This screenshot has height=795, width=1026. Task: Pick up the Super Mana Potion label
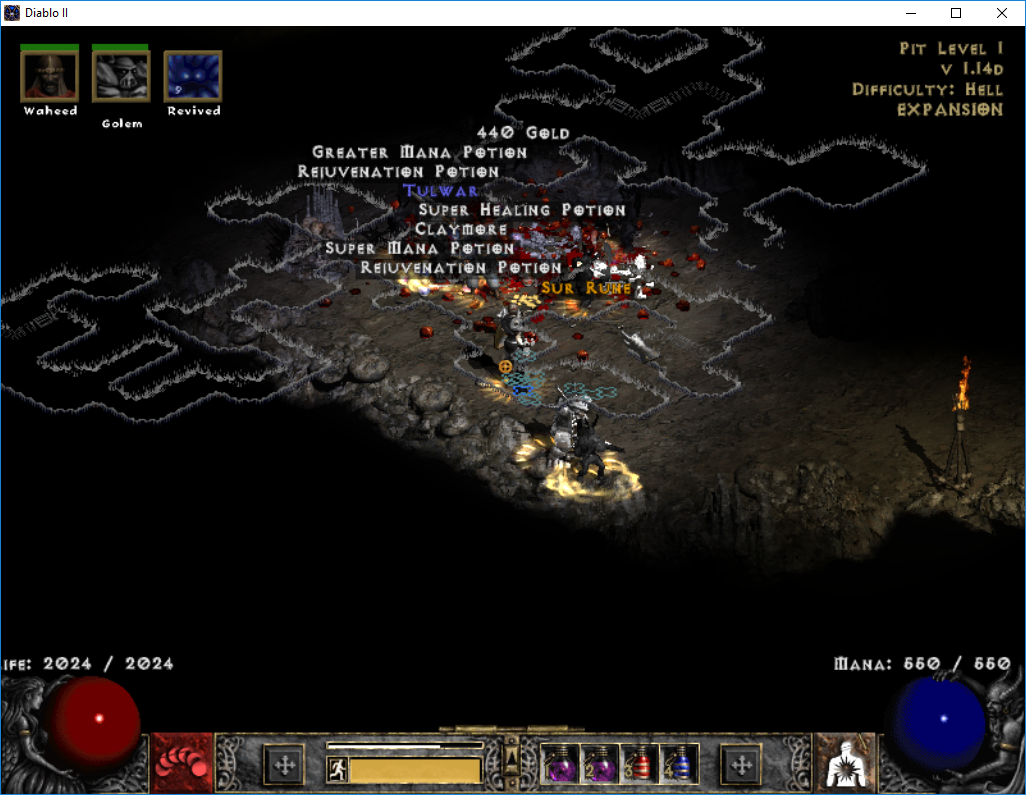tap(420, 248)
